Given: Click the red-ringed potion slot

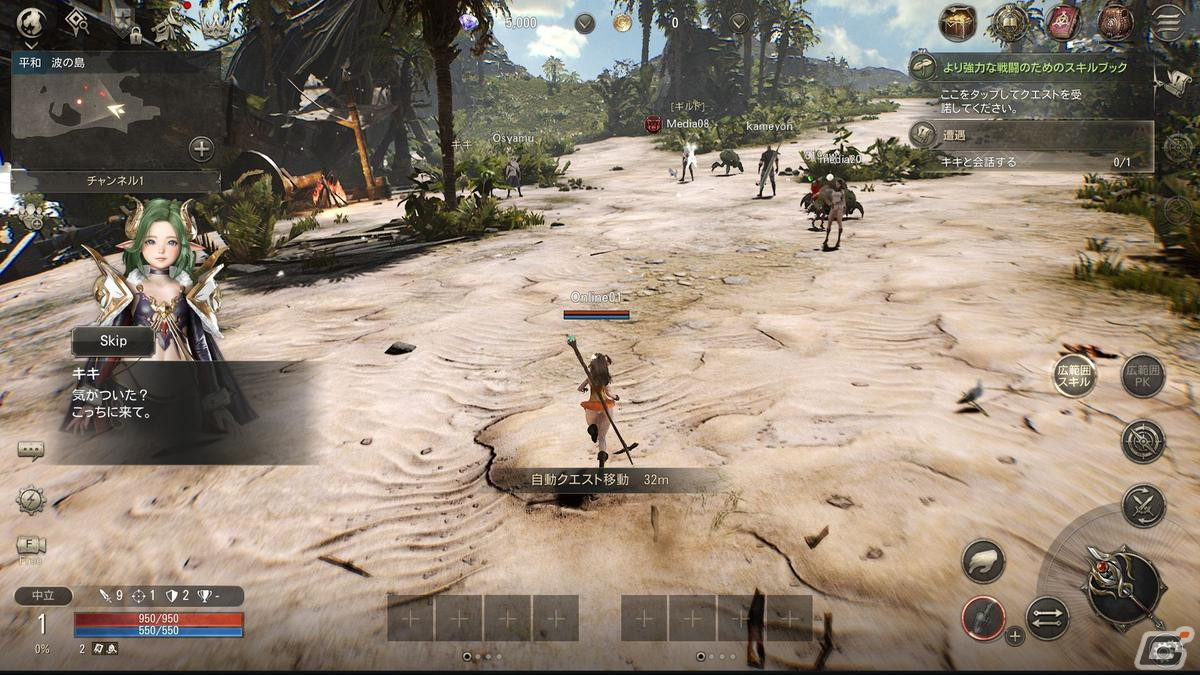Looking at the screenshot, I should click(x=983, y=617).
